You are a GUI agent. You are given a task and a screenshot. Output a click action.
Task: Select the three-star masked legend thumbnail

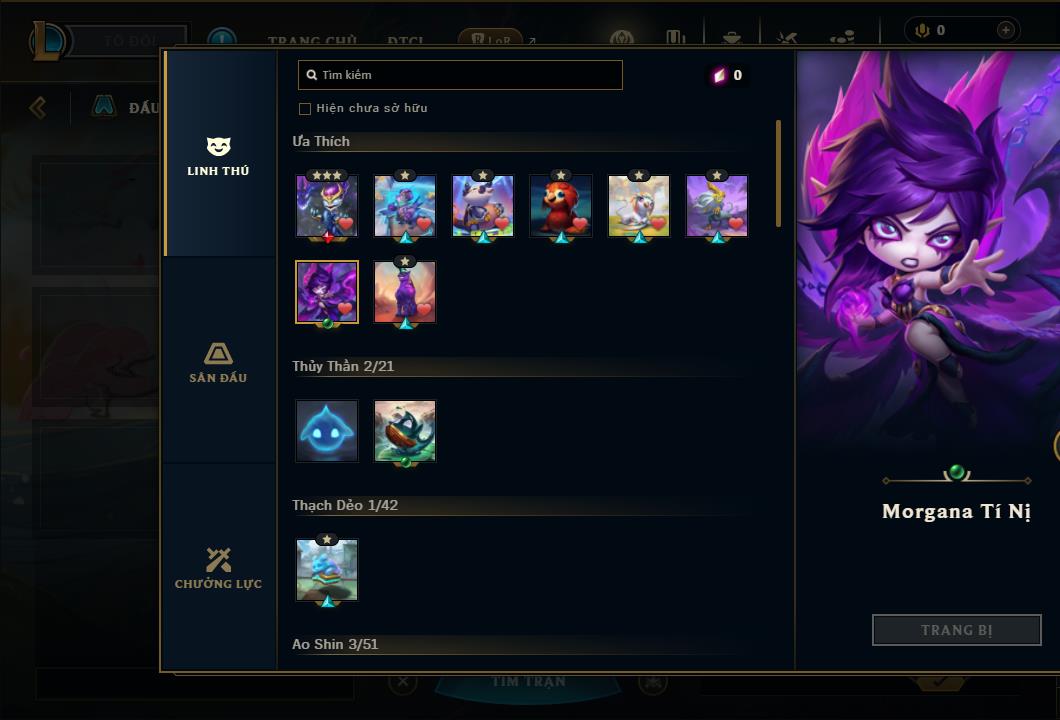click(x=327, y=206)
